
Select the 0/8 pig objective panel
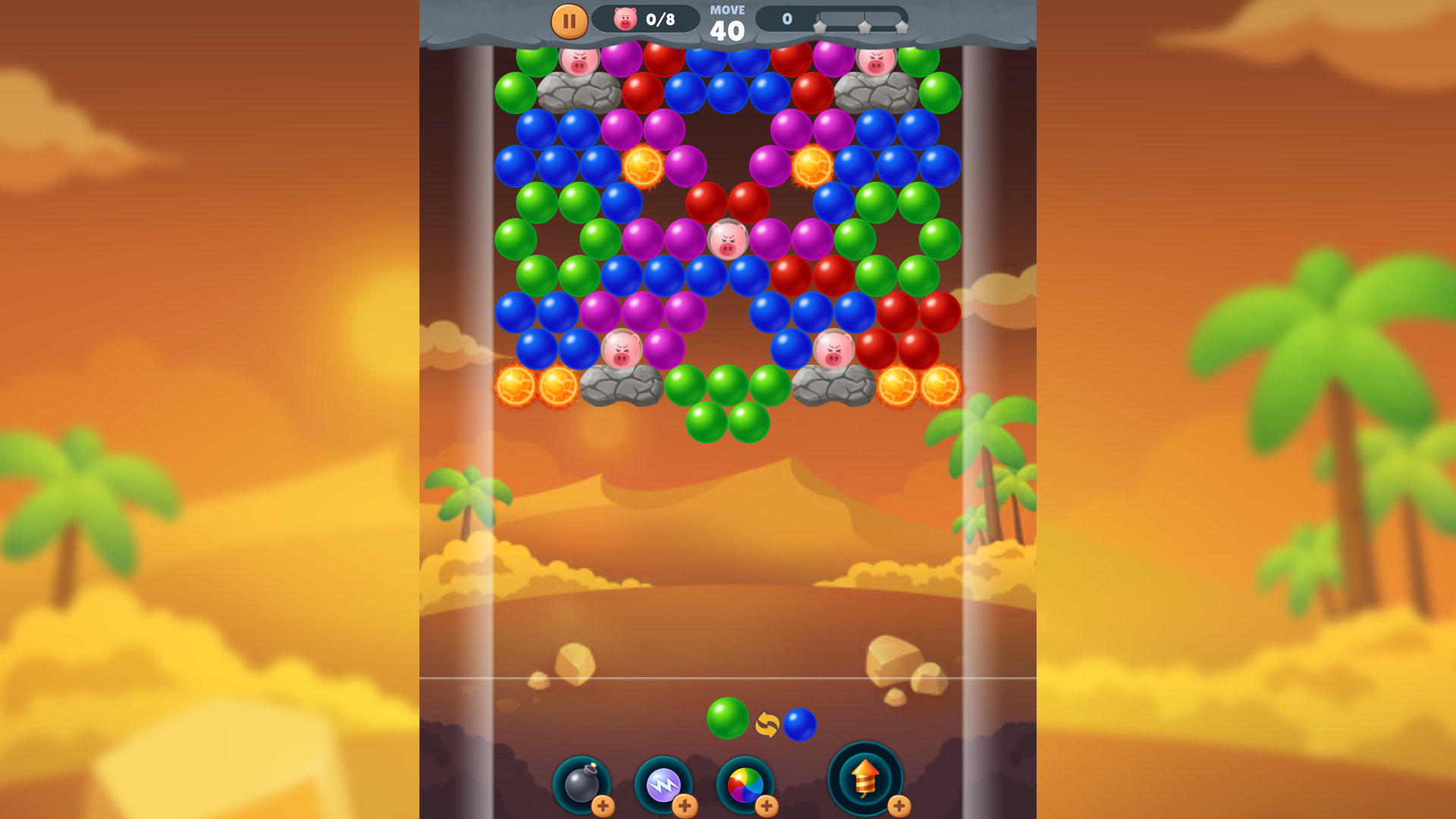[648, 19]
